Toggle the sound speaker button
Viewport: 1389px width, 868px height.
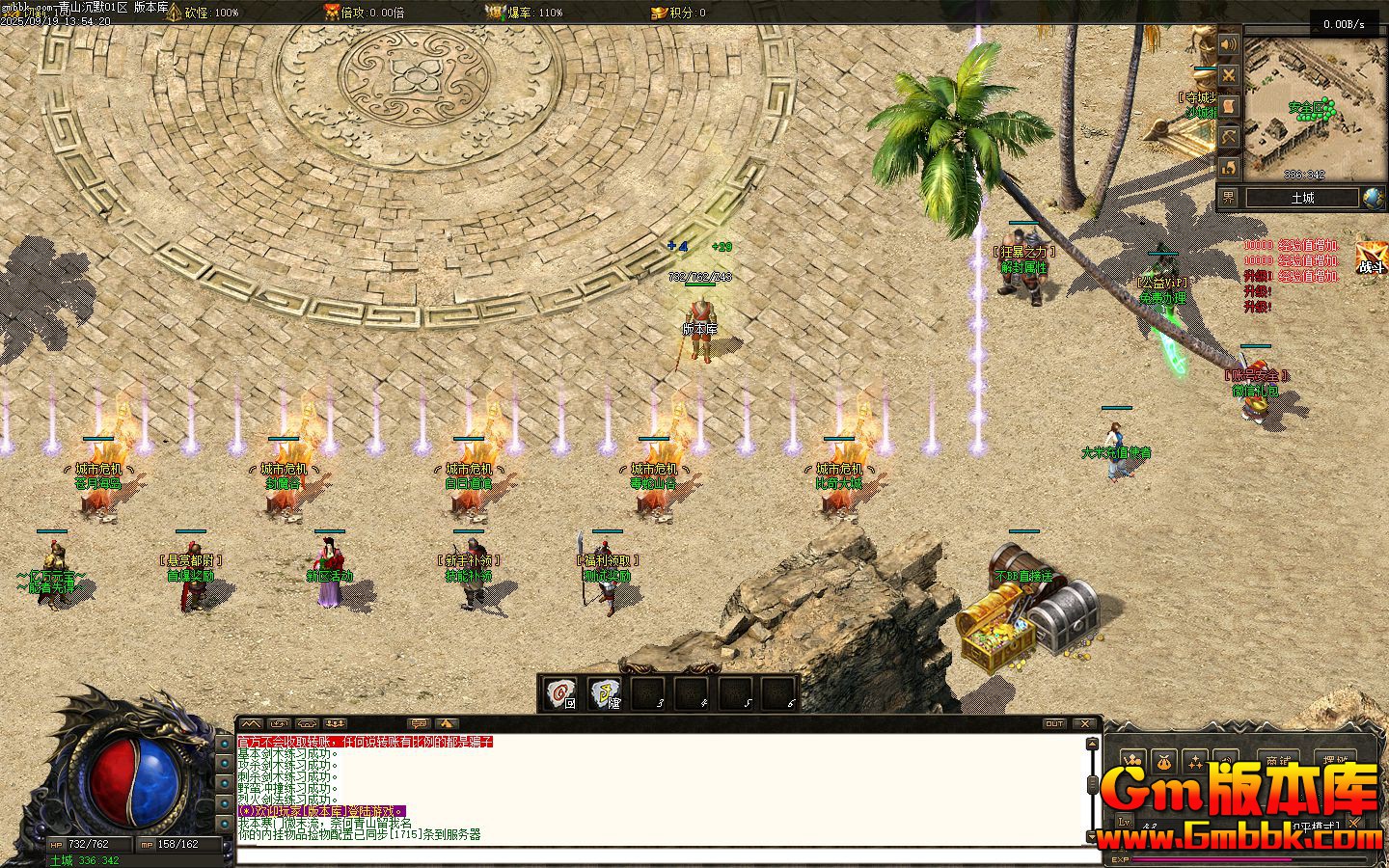(x=1228, y=44)
